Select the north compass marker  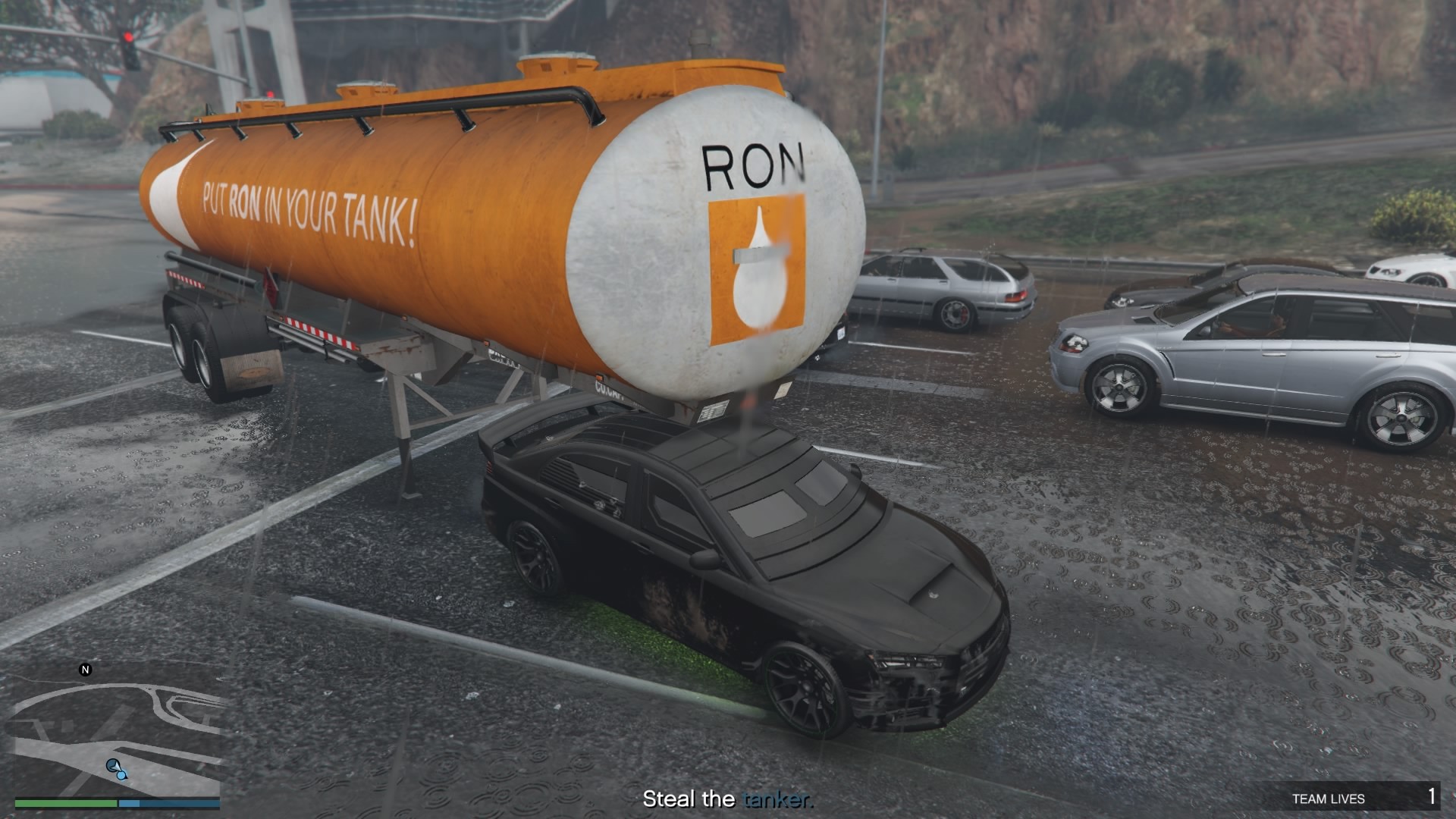click(x=85, y=670)
